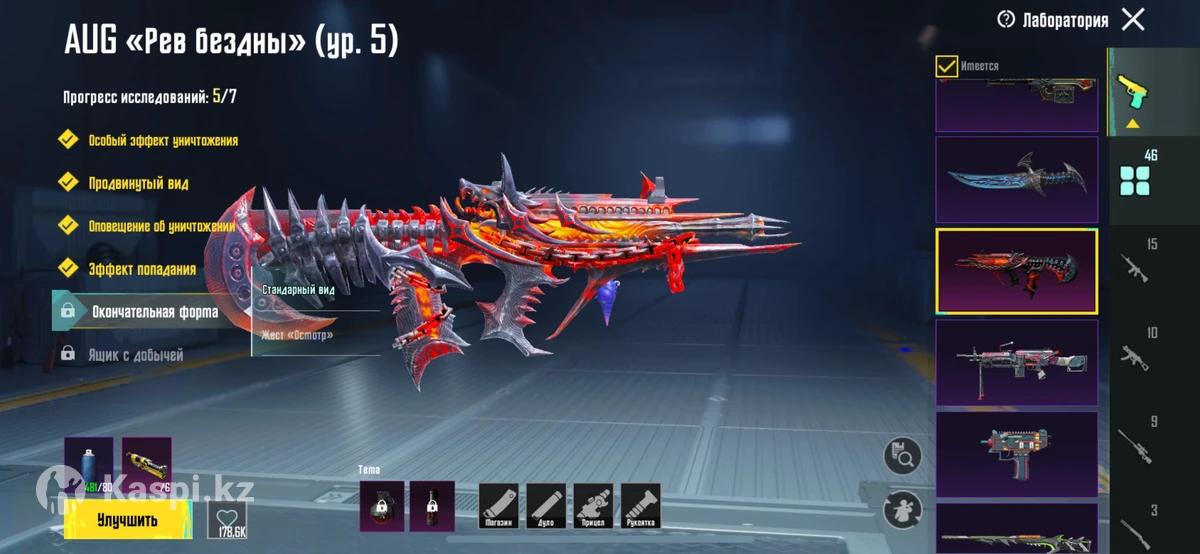Select the Прицел scope attachment slot

(593, 507)
